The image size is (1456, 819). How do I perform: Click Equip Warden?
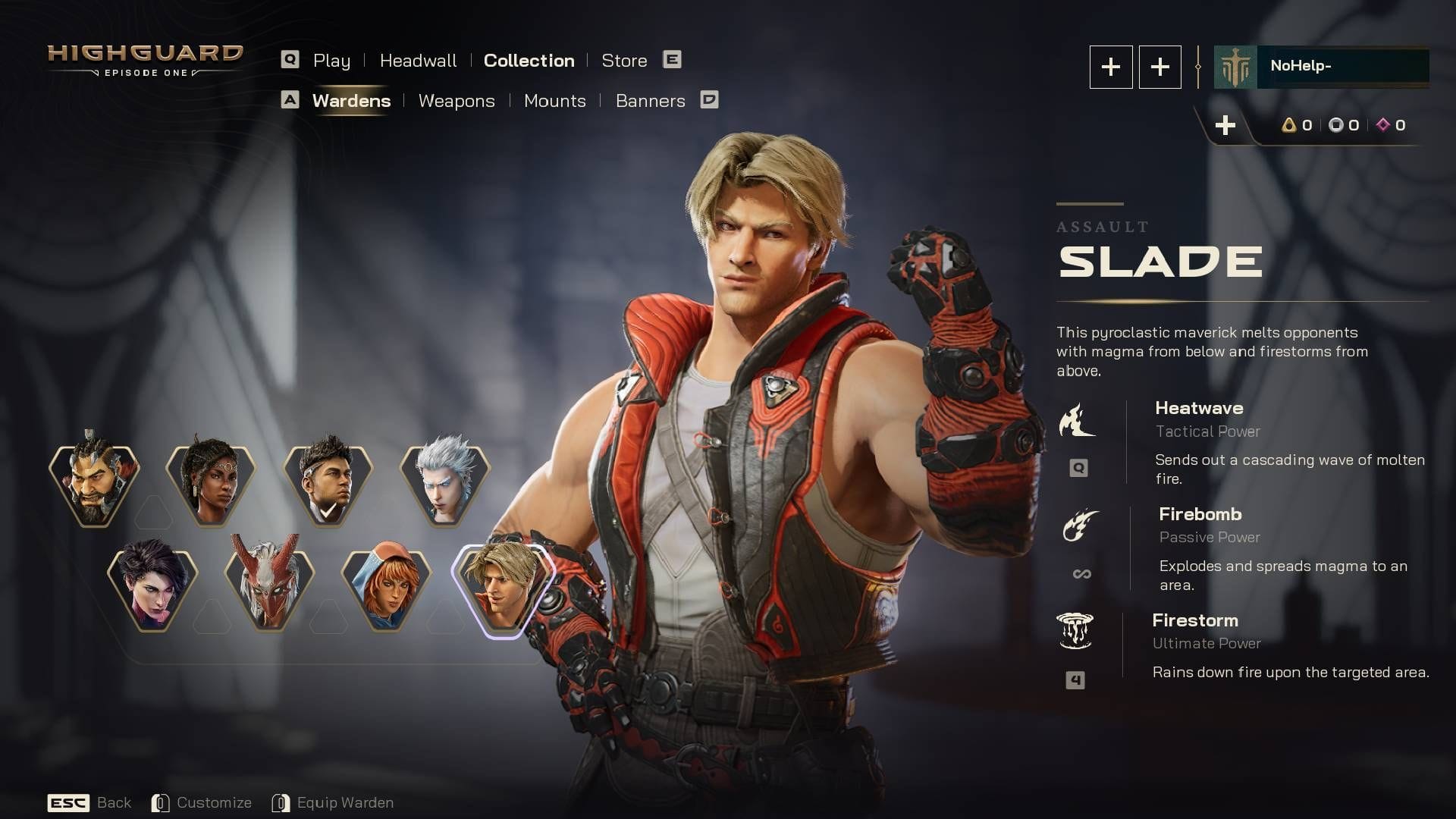tap(333, 802)
